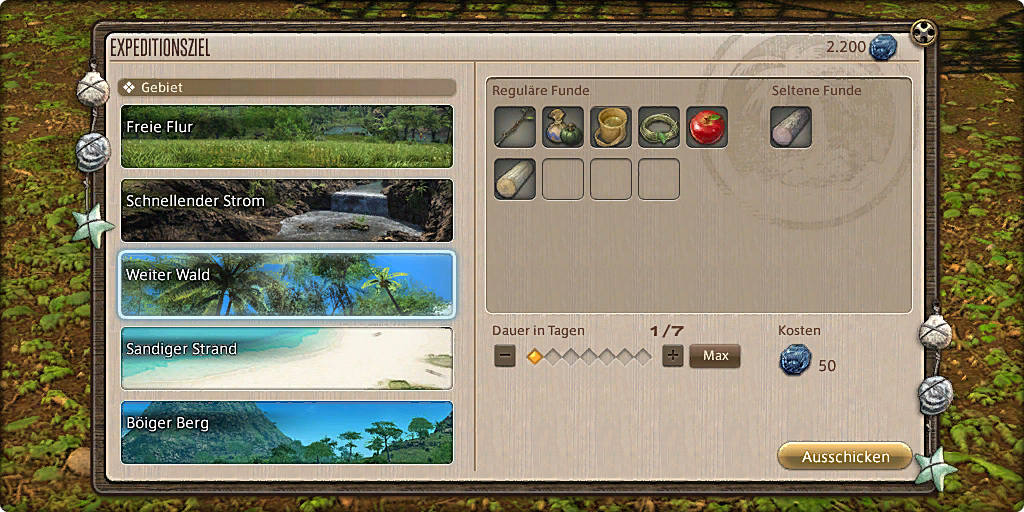1024x512 pixels.
Task: Select the pale log in regular finds
Action: tap(515, 179)
